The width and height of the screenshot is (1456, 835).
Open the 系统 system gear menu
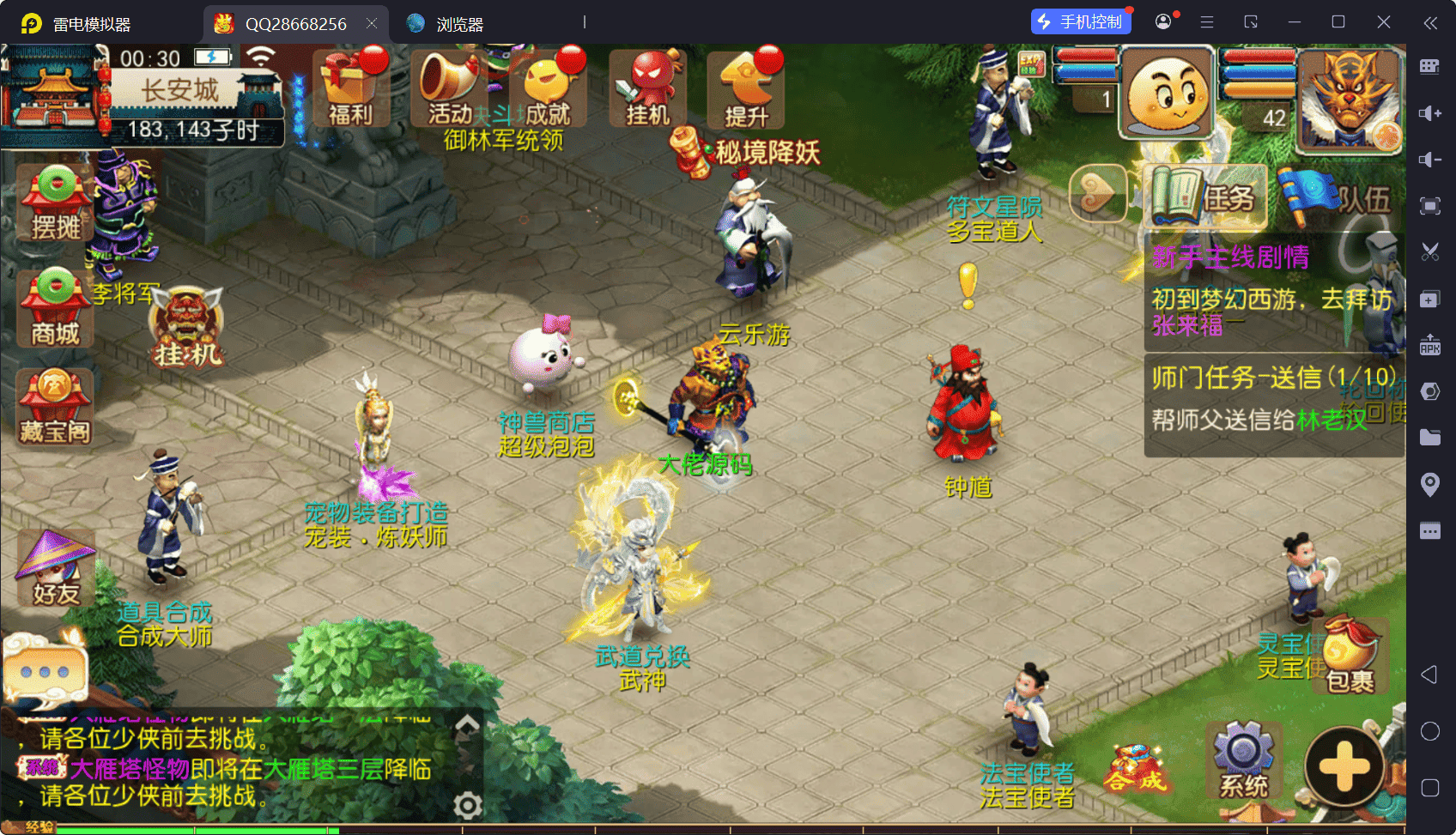[x=1243, y=761]
